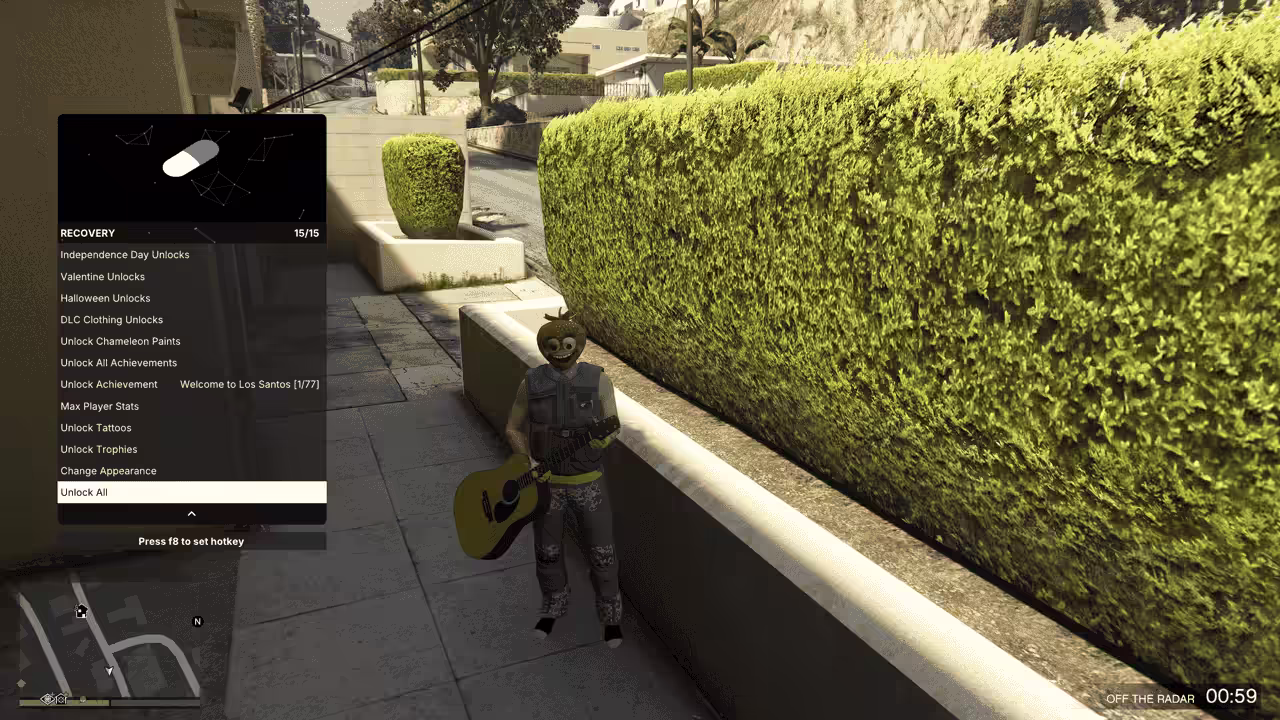This screenshot has height=720, width=1280.
Task: Click the character's pumpkin head mask
Action: coord(563,343)
